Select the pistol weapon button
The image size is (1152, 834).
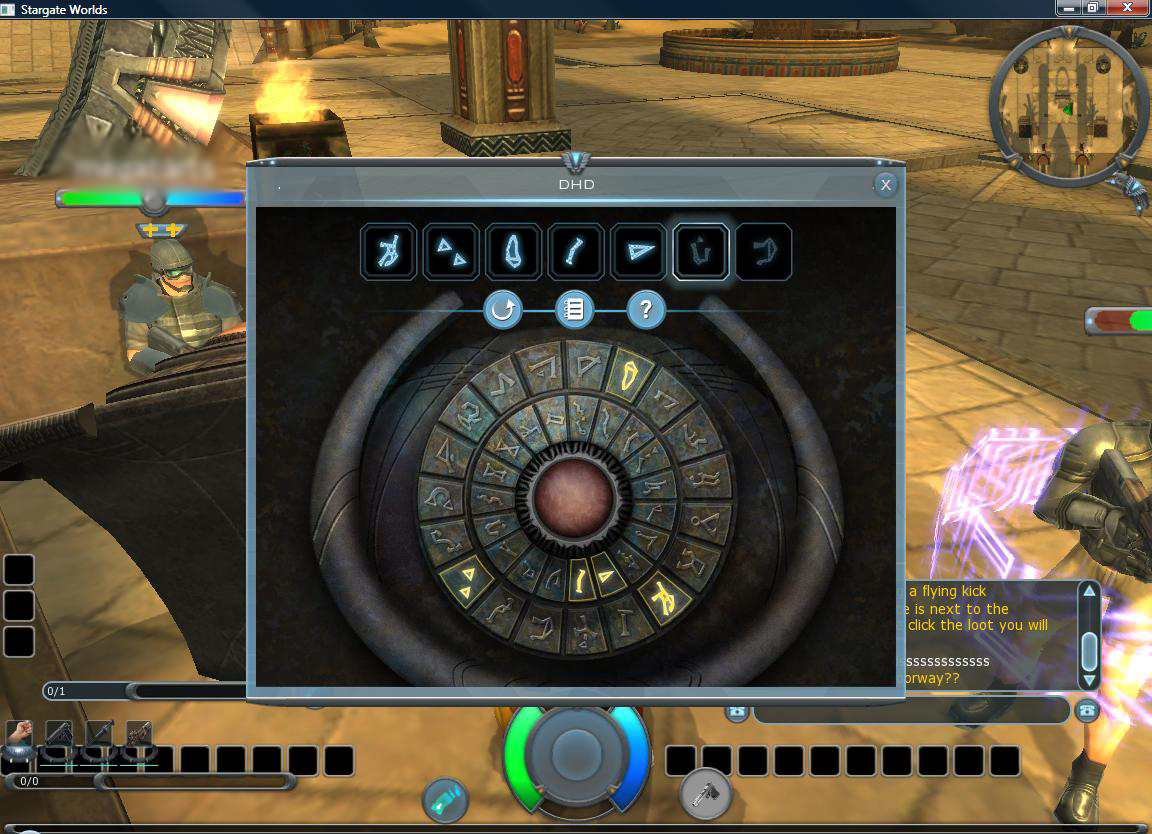coord(706,795)
